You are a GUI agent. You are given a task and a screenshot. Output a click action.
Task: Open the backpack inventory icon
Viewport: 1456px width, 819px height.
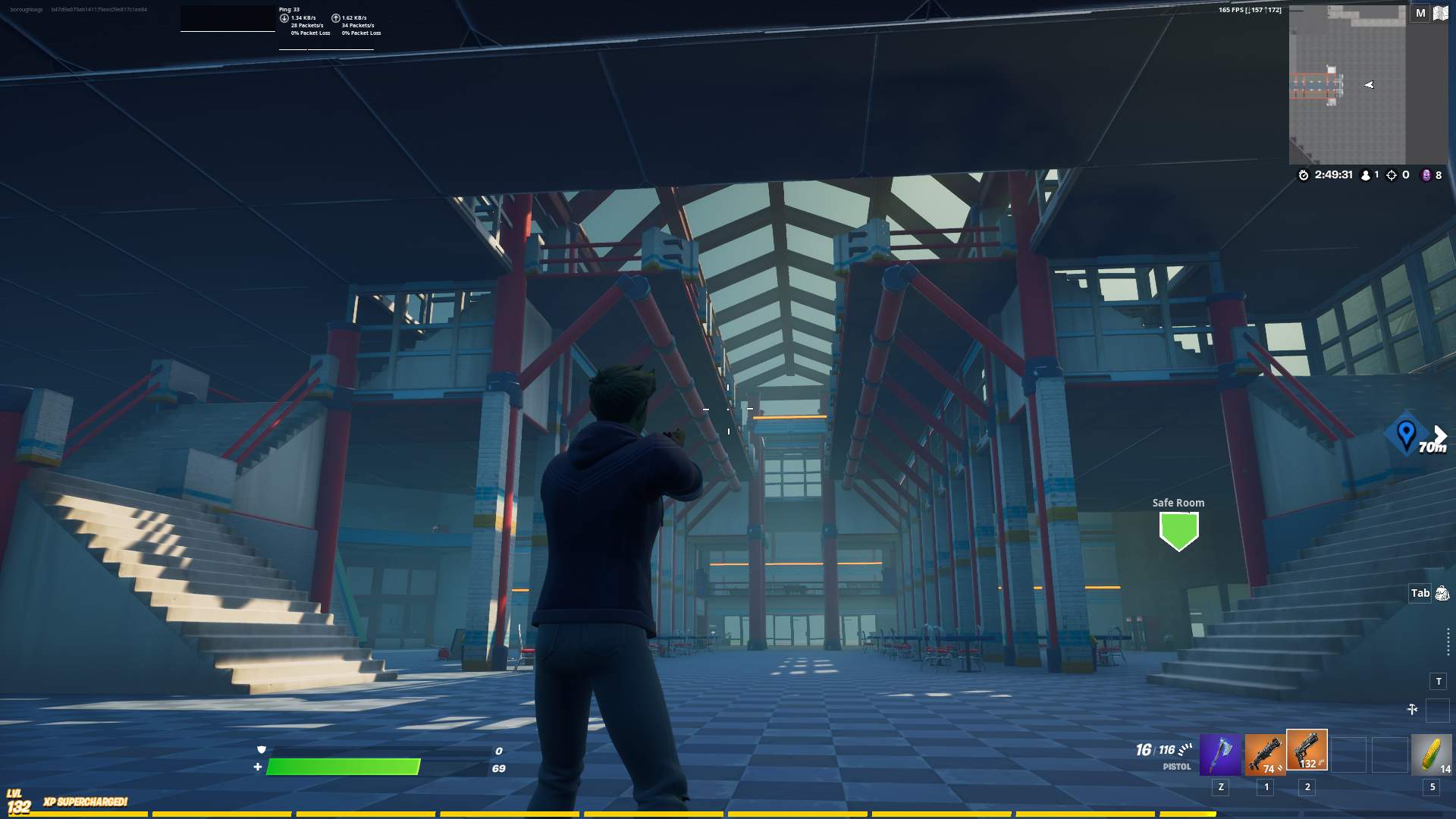[x=1442, y=593]
